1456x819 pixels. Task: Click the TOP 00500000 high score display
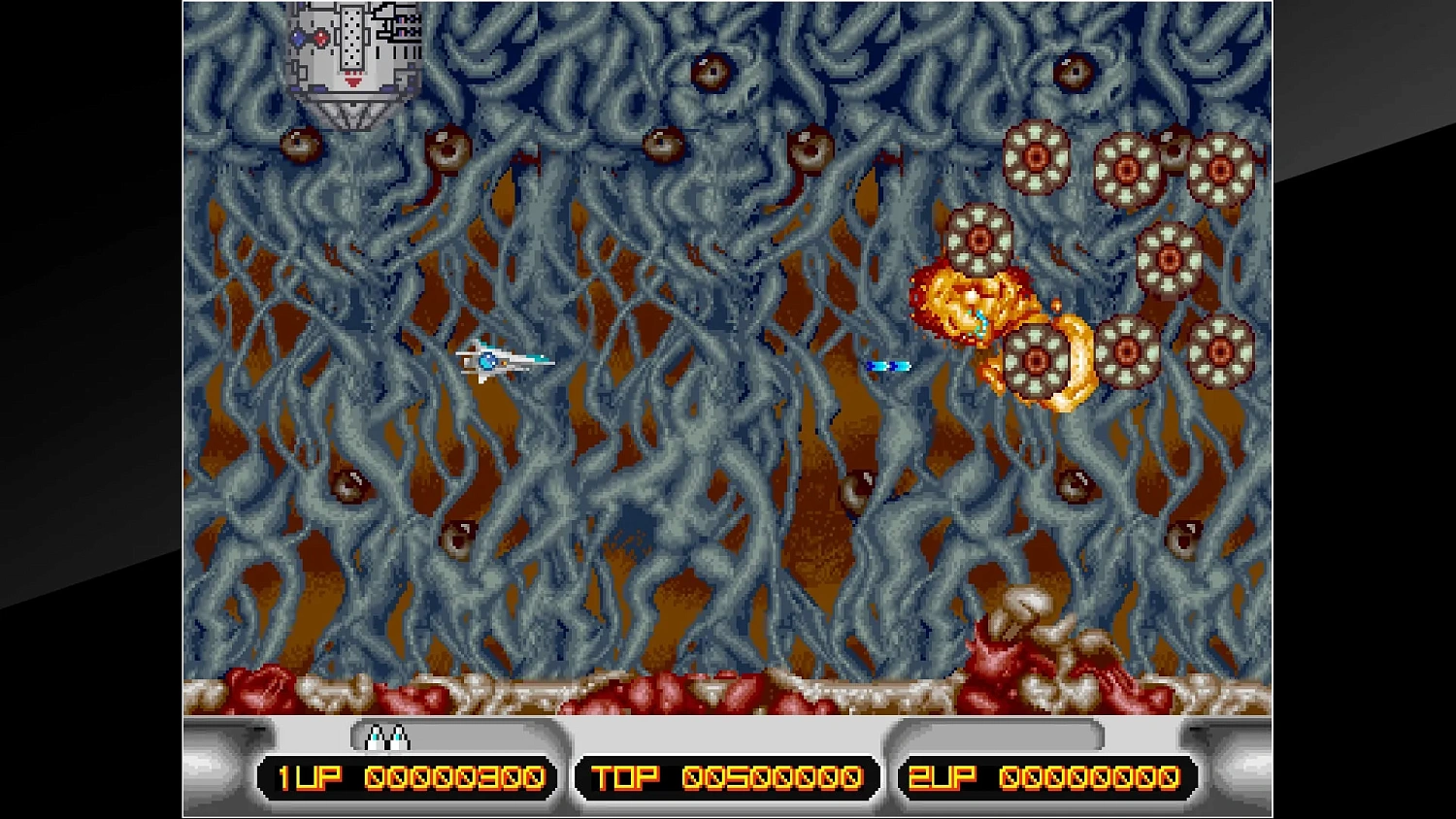(726, 776)
